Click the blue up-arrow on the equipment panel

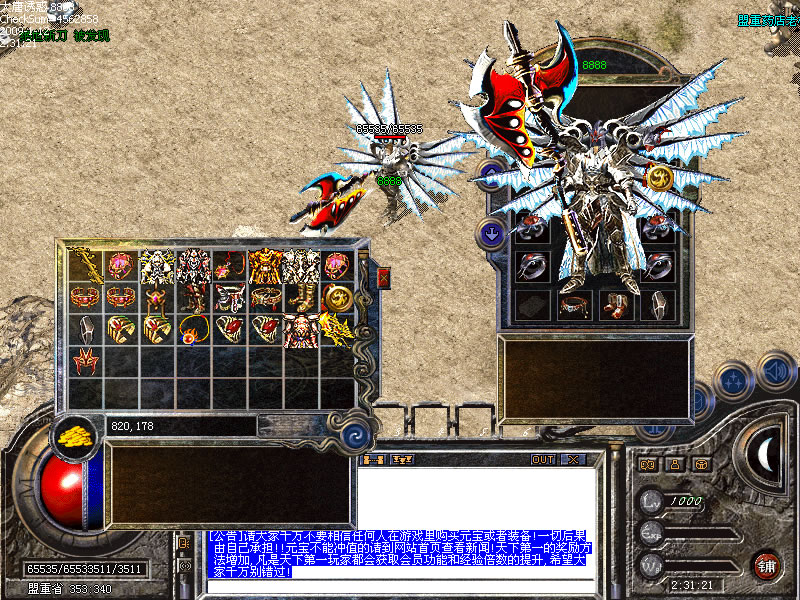[x=490, y=174]
